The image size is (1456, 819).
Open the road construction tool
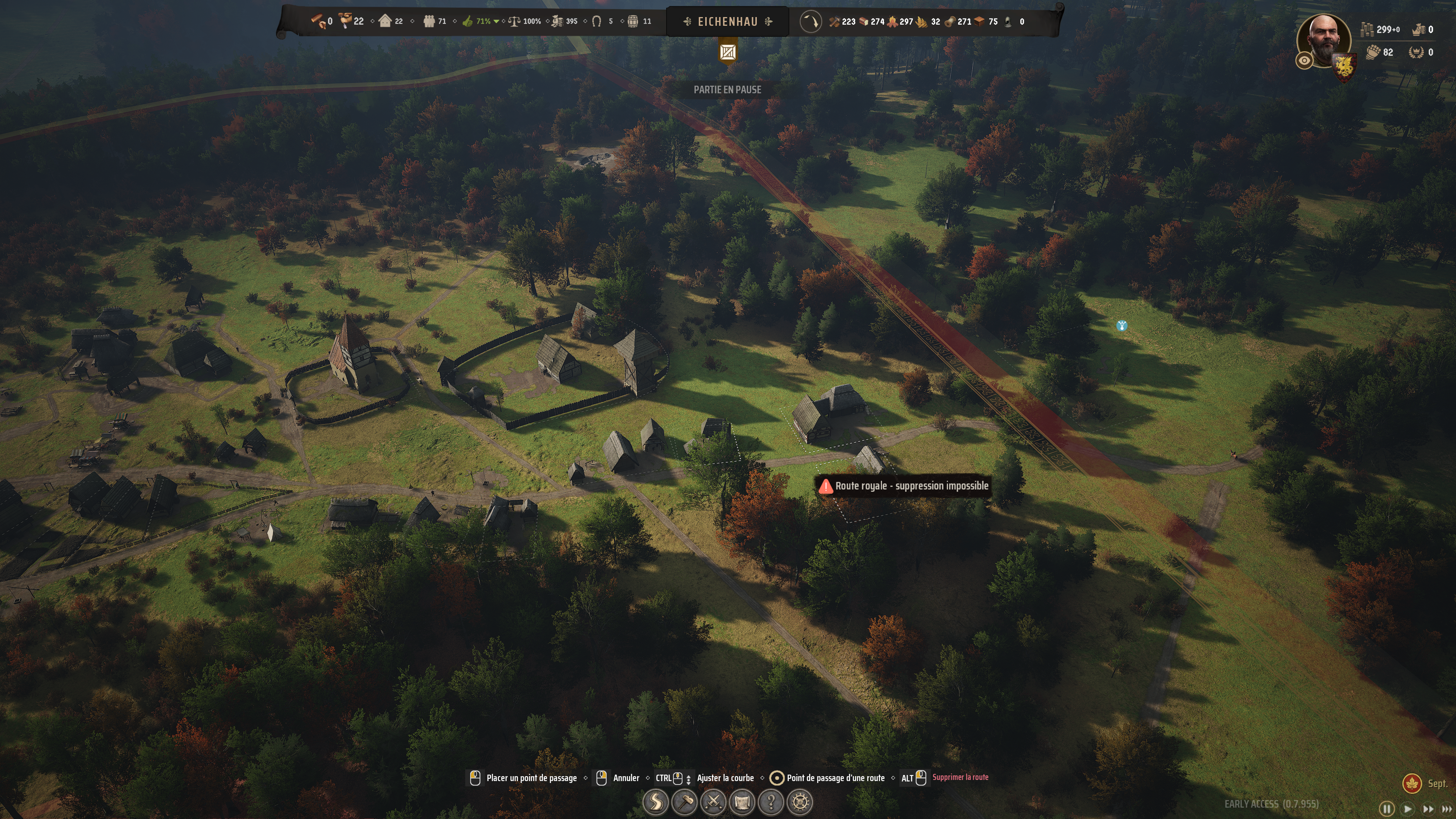coord(656,802)
